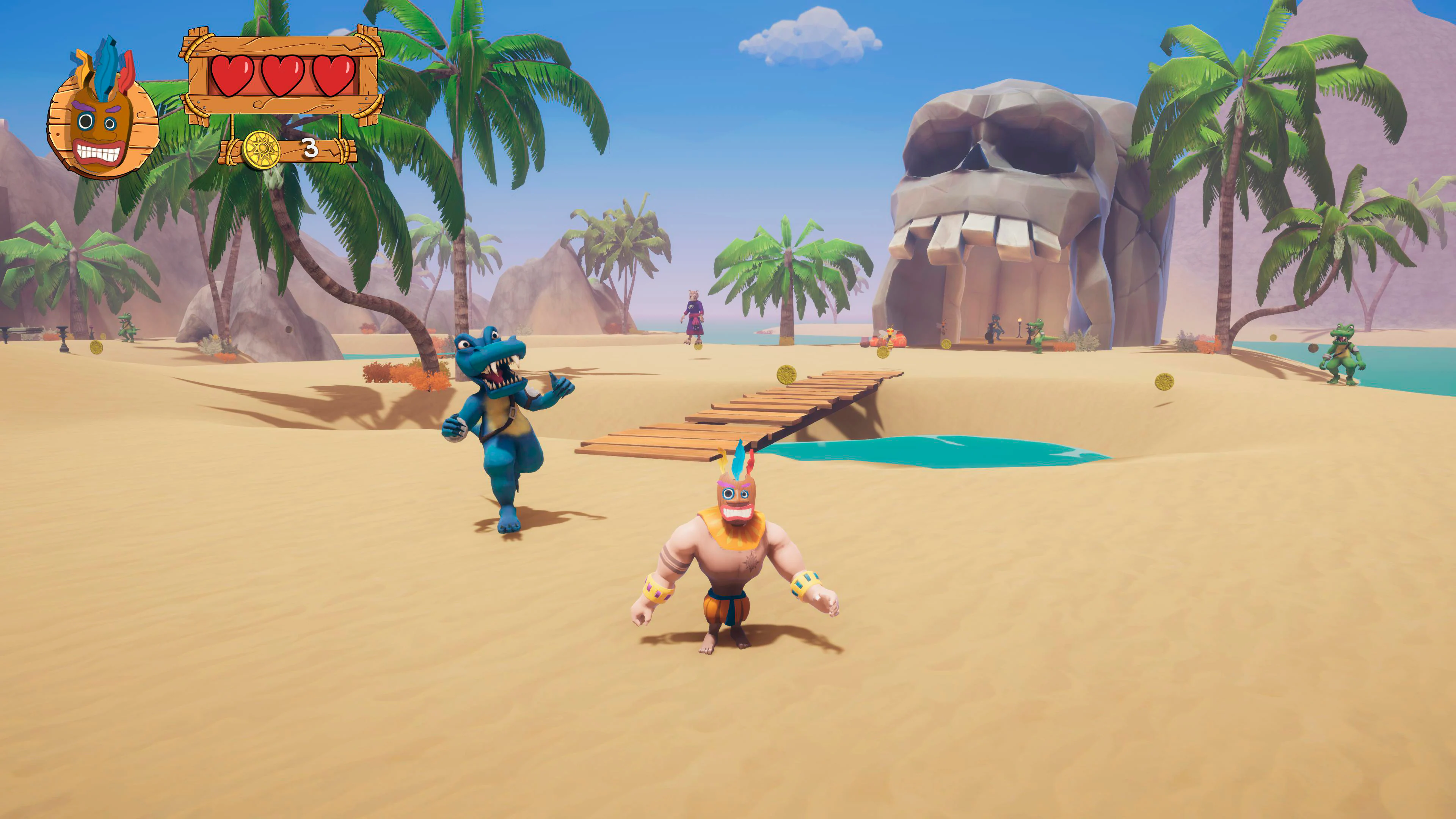
Task: Click the coin near the left riverbank
Action: [x=96, y=349]
